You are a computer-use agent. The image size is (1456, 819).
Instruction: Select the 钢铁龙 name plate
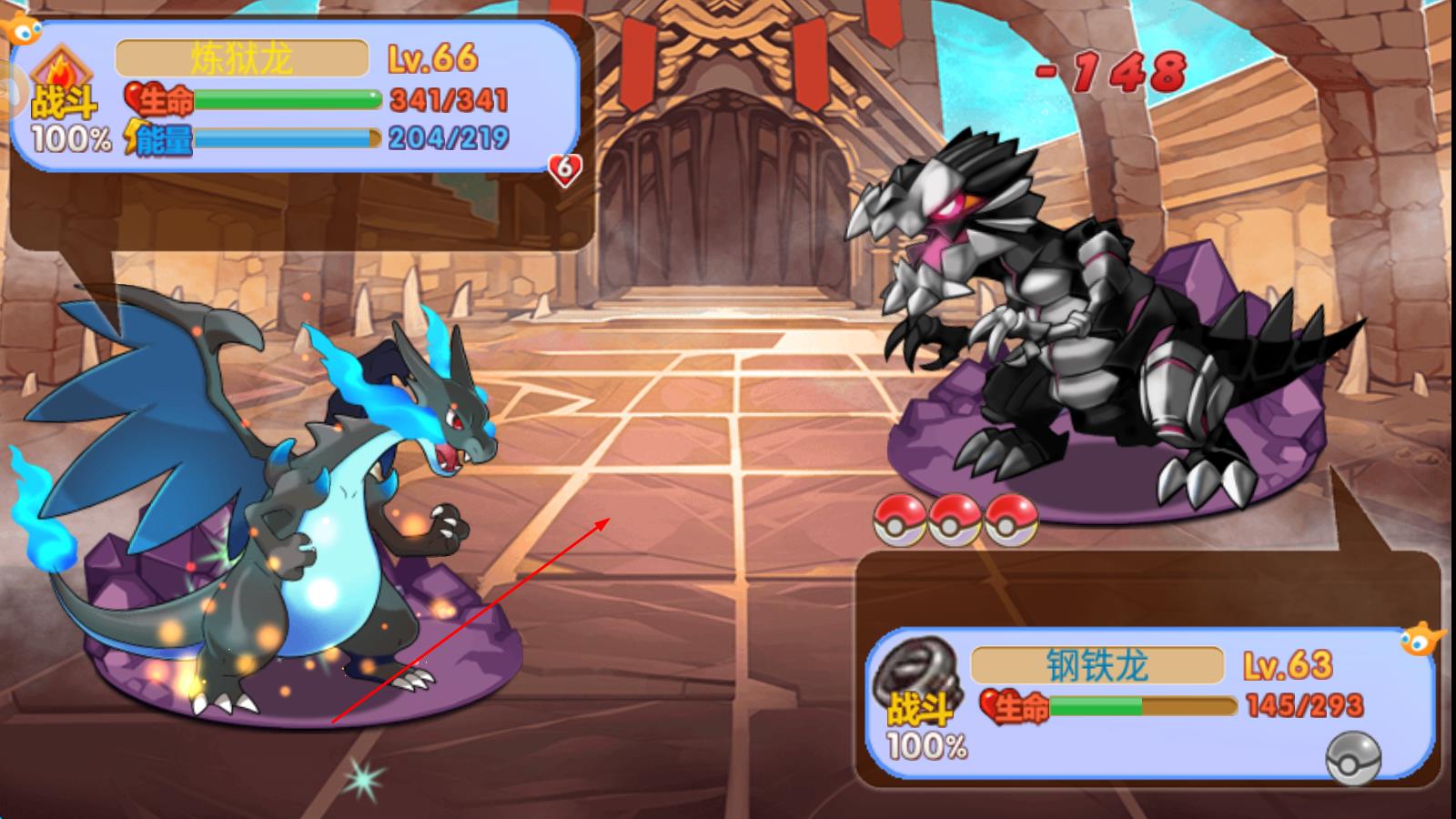[x=1097, y=666]
